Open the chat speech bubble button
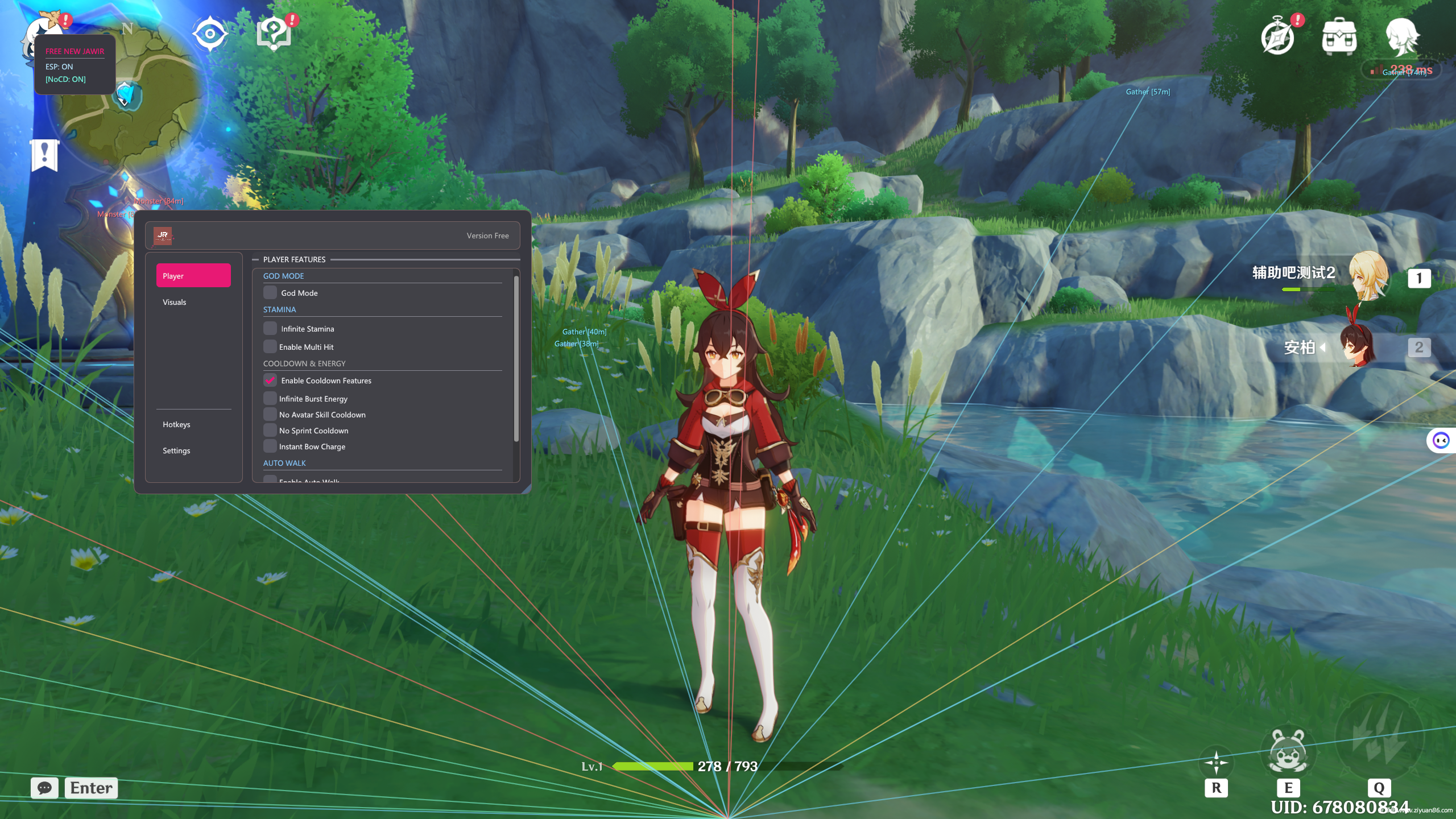Viewport: 1456px width, 819px height. 44,788
